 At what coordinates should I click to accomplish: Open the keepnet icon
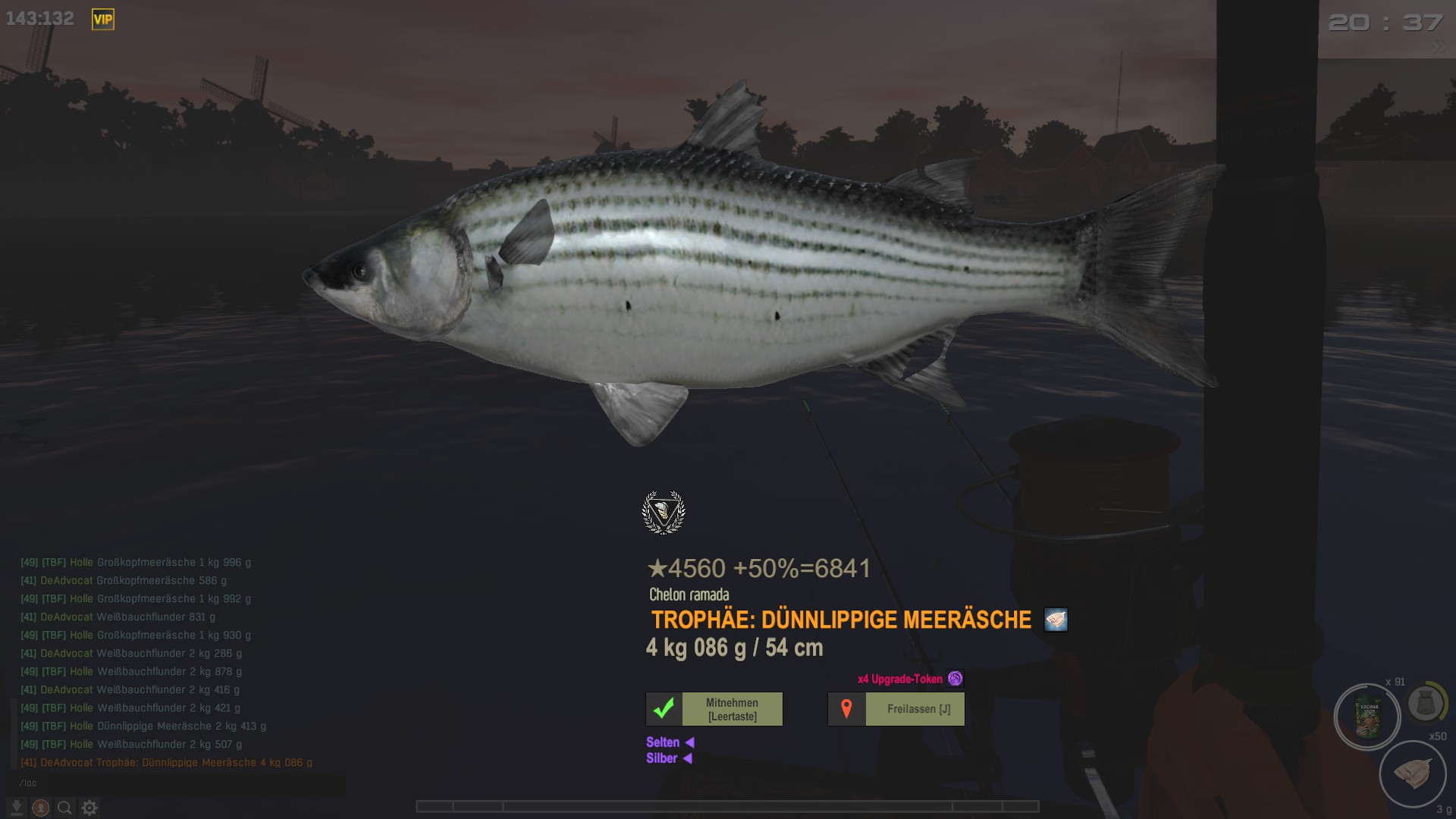click(1425, 704)
